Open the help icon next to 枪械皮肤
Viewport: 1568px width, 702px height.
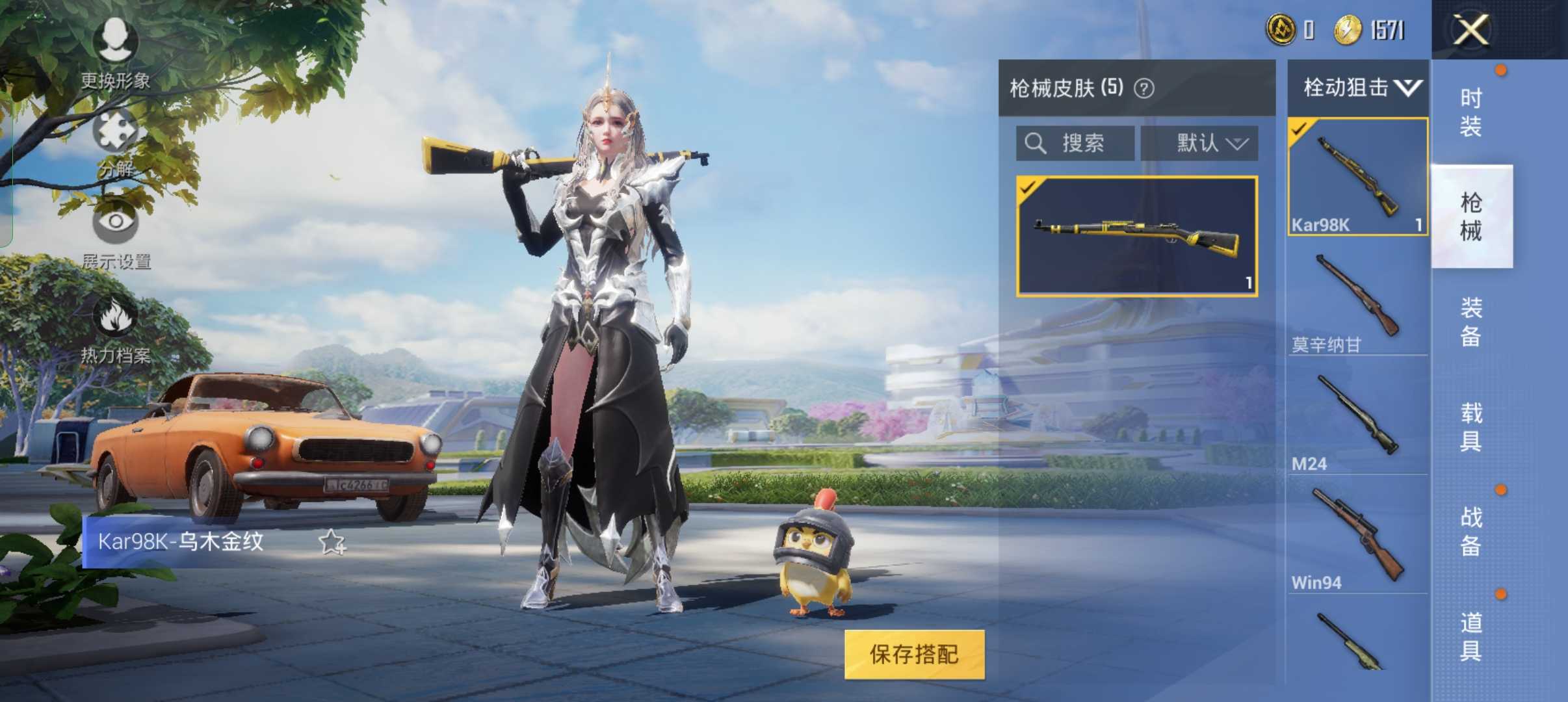coord(1145,88)
